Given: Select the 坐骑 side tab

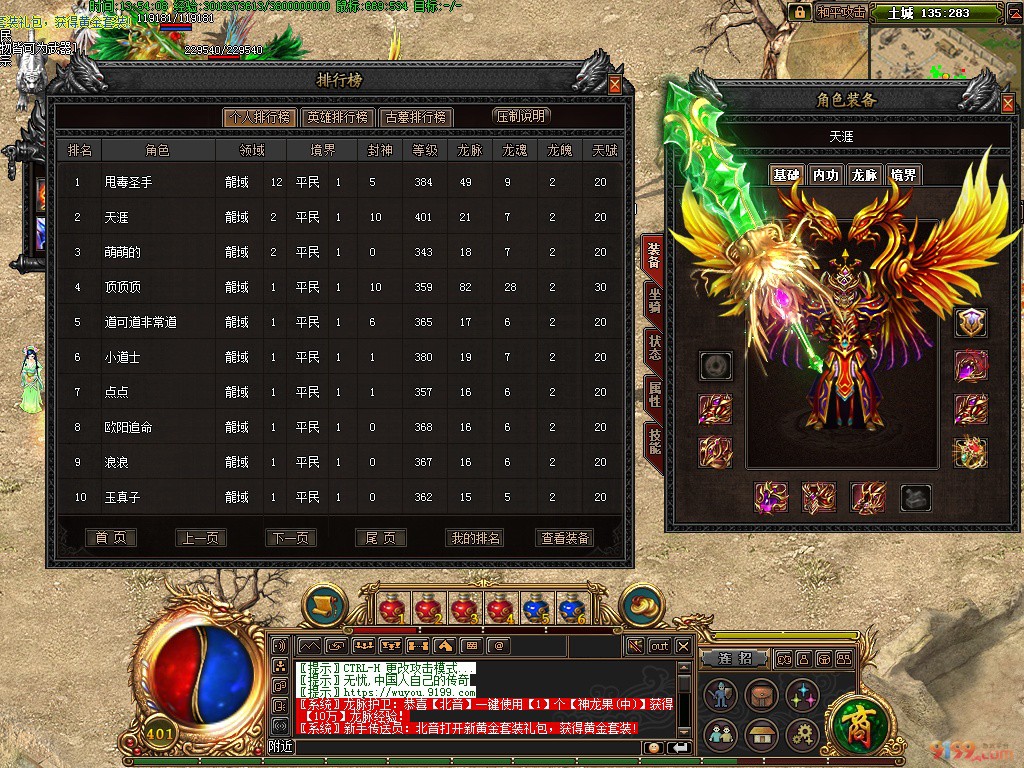Looking at the screenshot, I should [x=654, y=301].
